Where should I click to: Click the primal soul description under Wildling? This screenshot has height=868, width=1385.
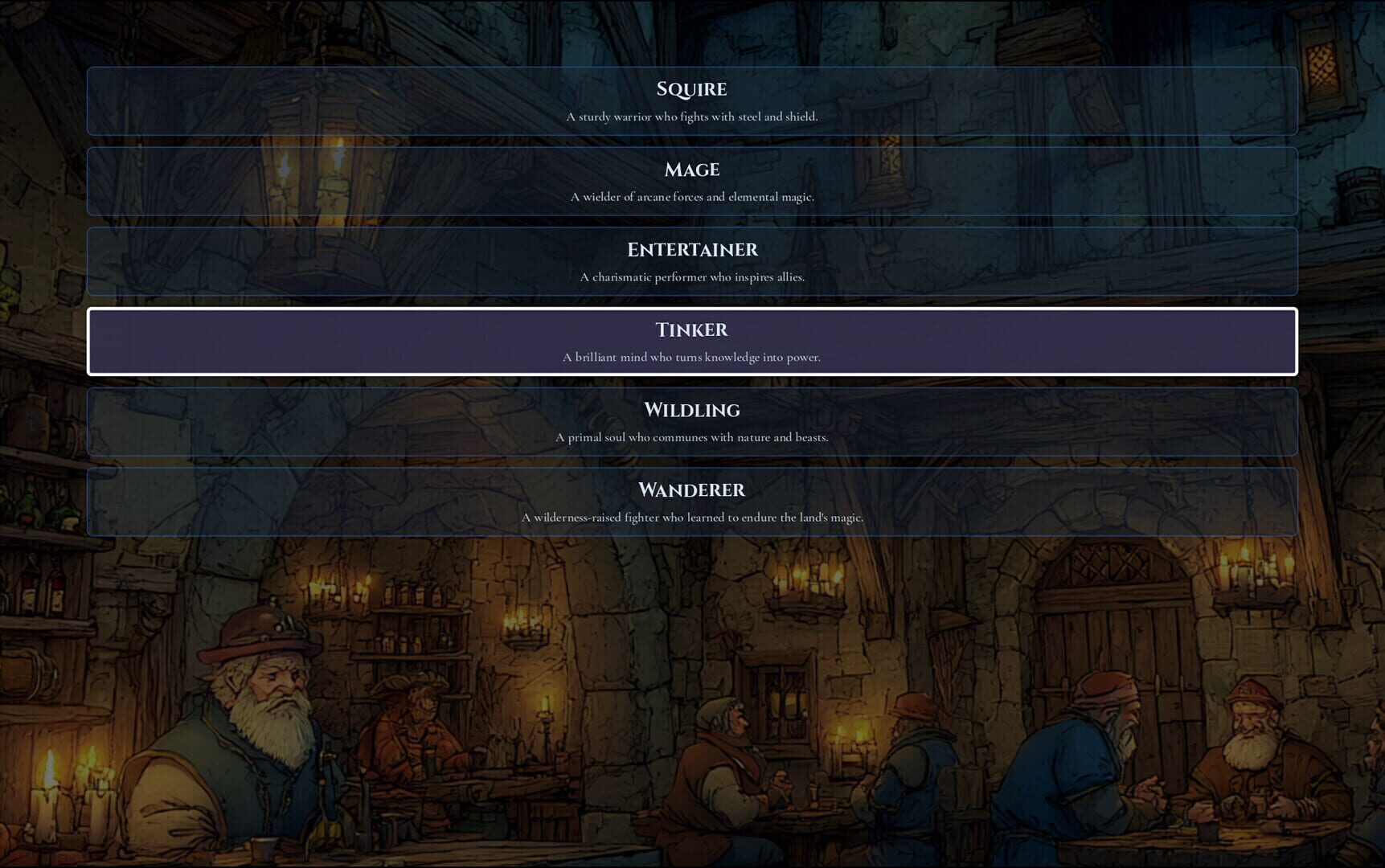click(x=691, y=437)
